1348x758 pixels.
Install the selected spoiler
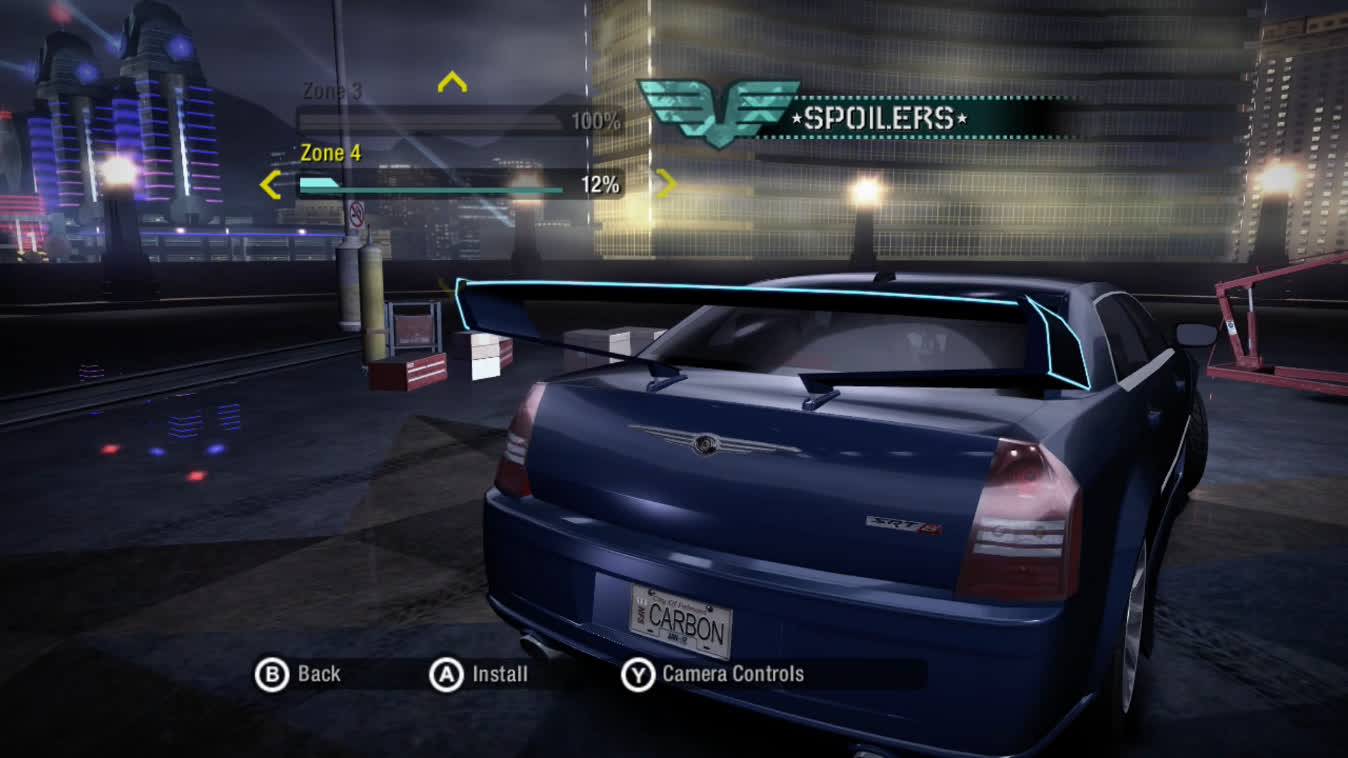(x=479, y=675)
